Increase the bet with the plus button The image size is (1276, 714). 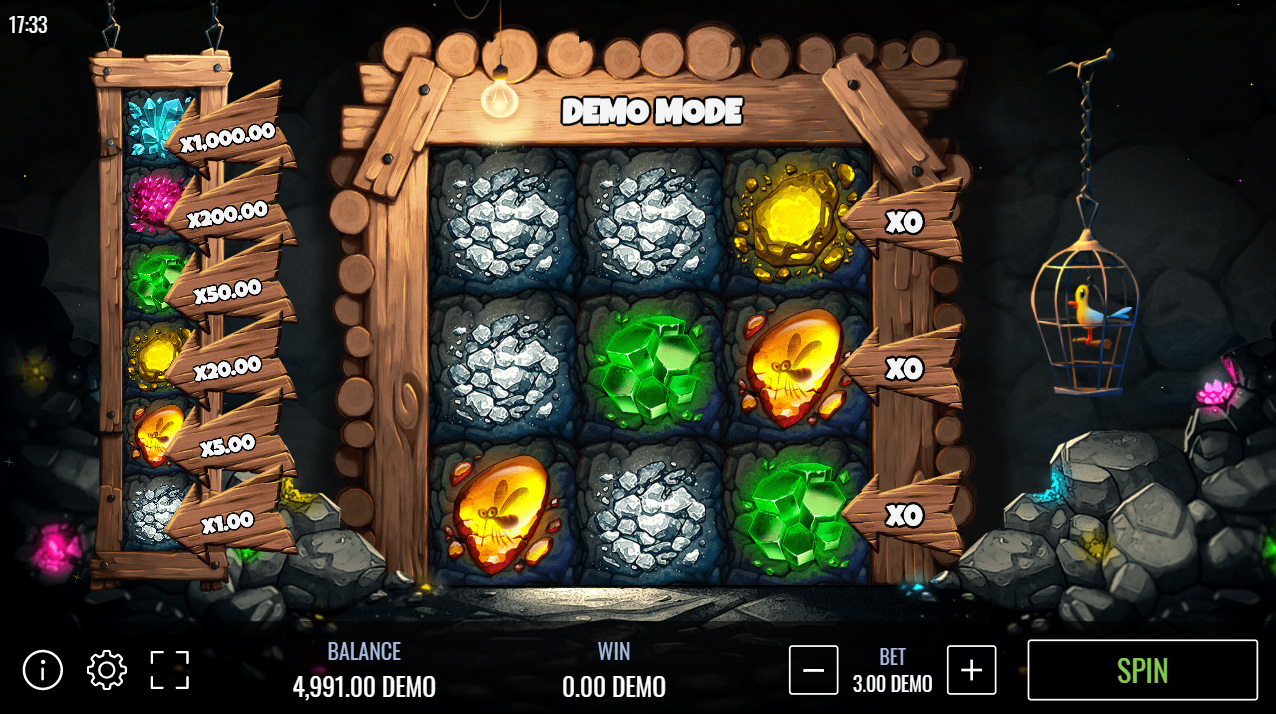click(971, 670)
